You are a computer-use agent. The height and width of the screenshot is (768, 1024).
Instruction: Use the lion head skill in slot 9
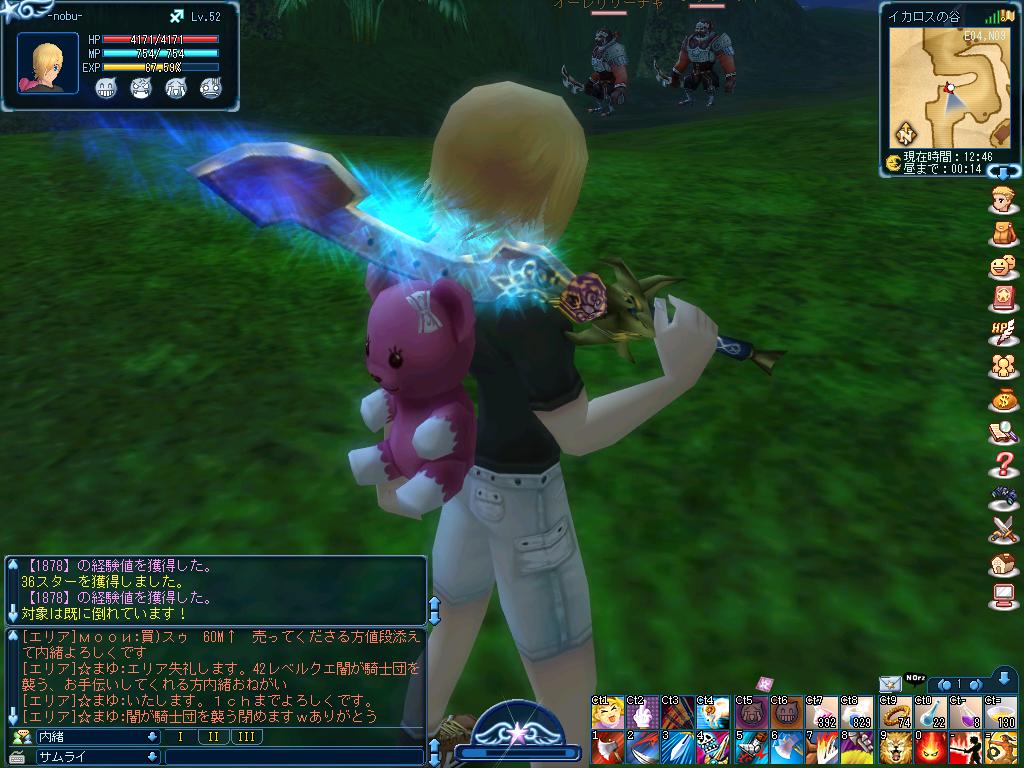pos(896,748)
